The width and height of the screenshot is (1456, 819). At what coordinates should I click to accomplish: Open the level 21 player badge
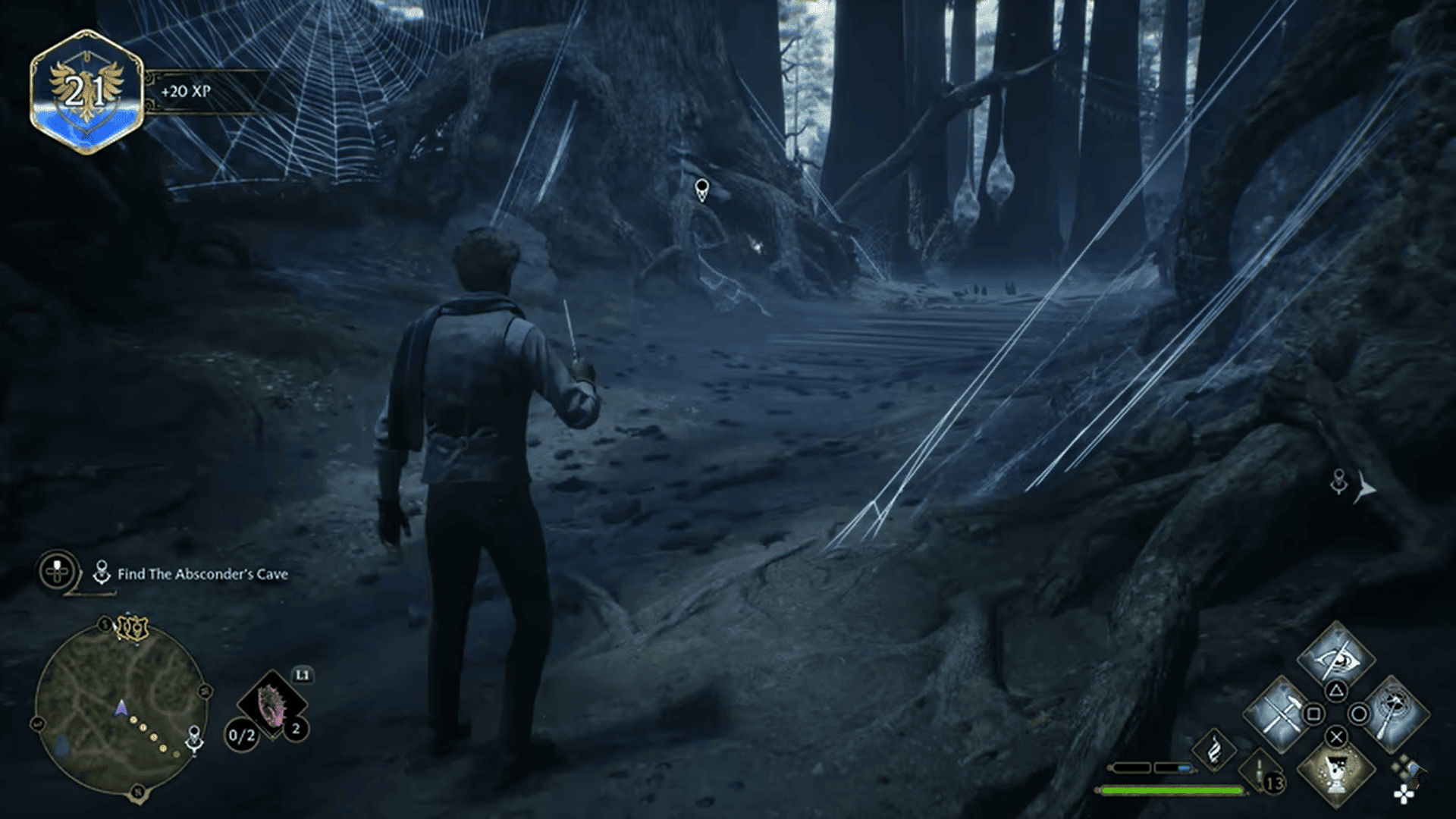tap(86, 92)
